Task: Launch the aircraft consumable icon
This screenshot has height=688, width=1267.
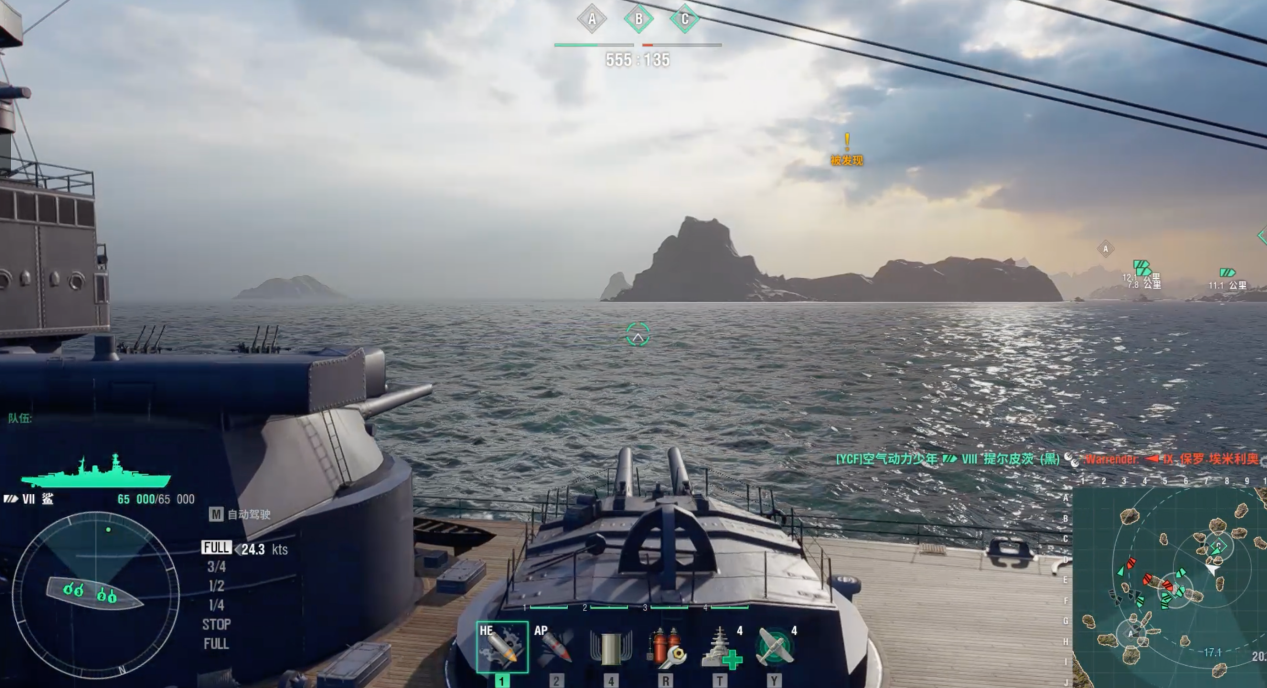Action: point(775,647)
